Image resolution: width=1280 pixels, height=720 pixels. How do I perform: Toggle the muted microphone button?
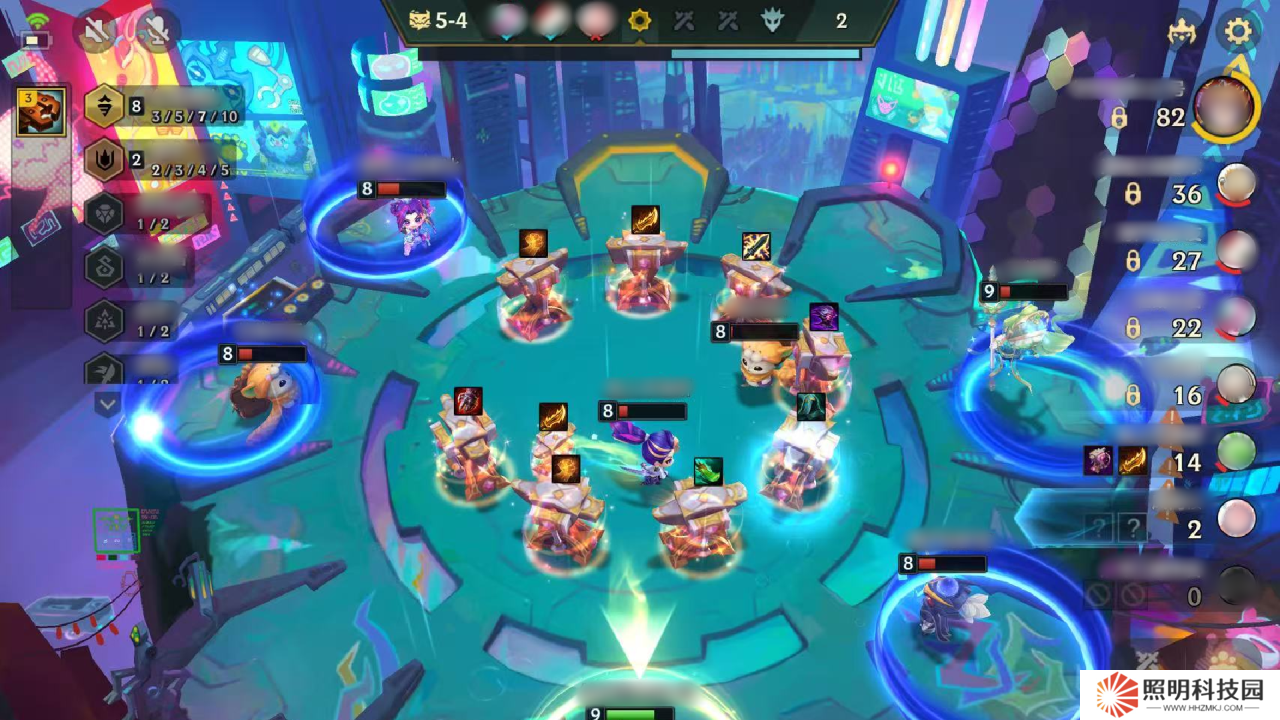157,32
